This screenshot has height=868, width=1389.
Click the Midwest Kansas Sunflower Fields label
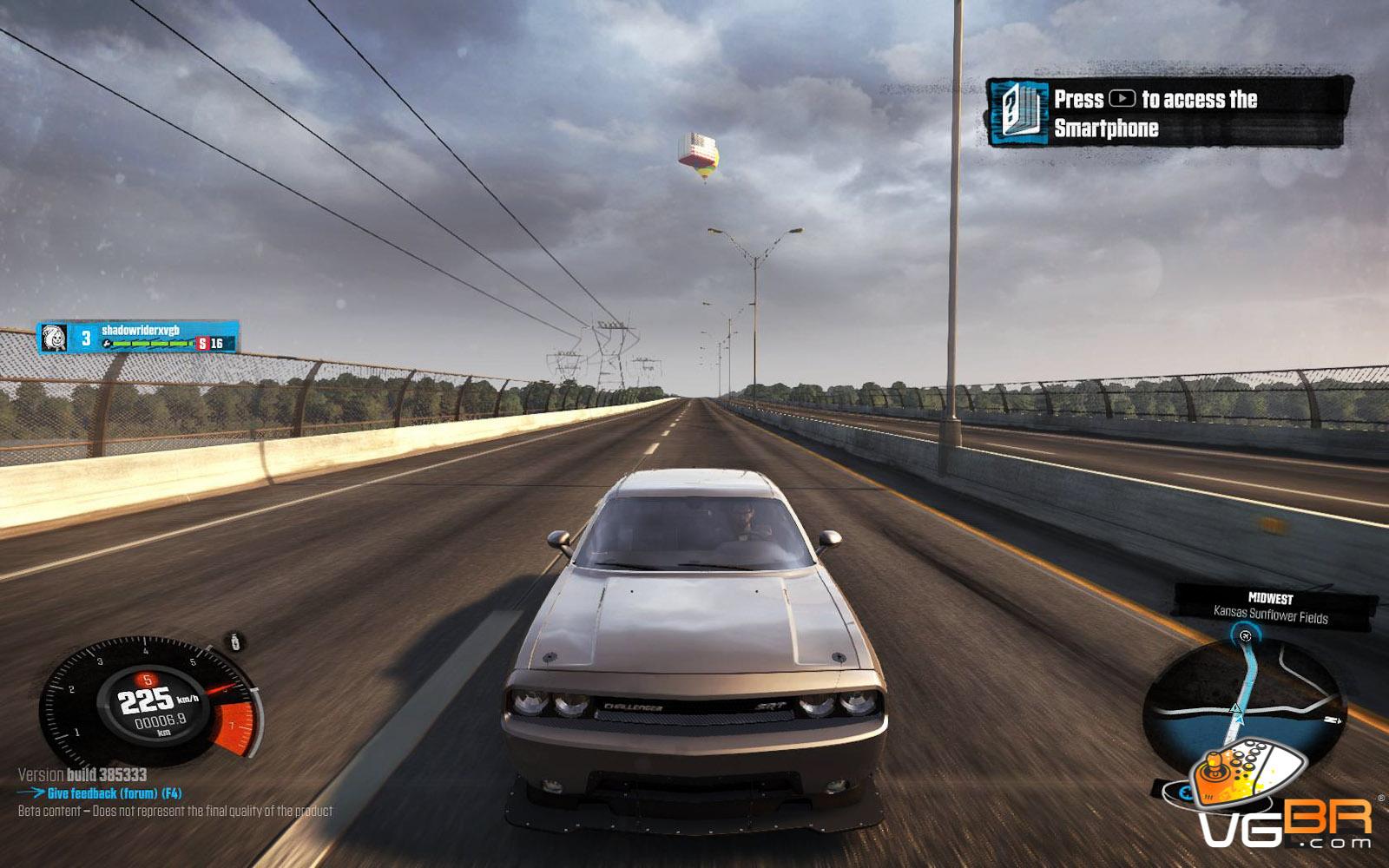pos(1271,608)
